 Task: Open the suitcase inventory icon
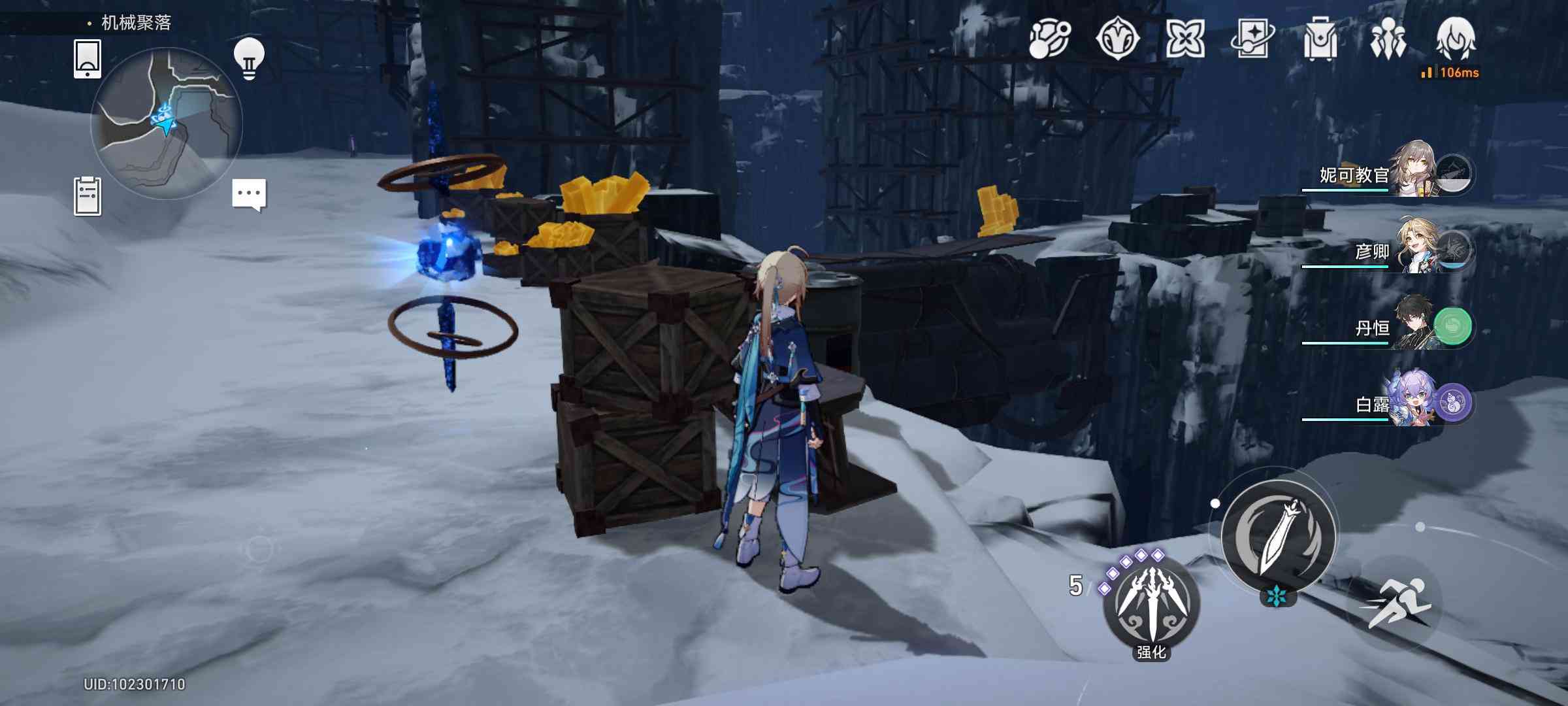(x=1320, y=39)
